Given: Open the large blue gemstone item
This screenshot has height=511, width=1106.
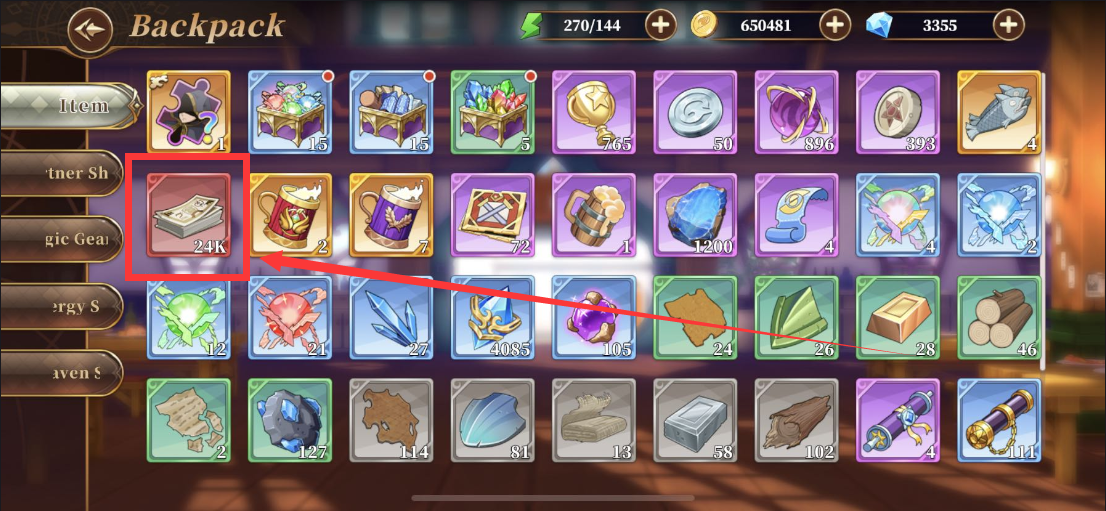Looking at the screenshot, I should pos(695,214).
